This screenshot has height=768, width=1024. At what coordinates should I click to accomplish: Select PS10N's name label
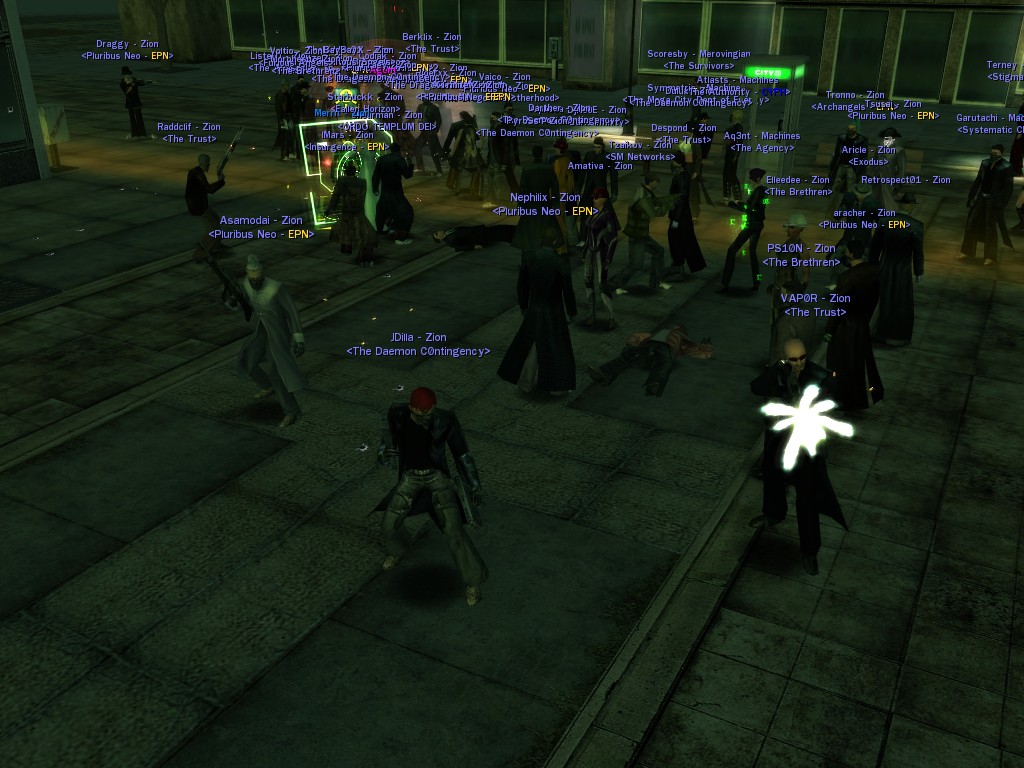pos(801,248)
